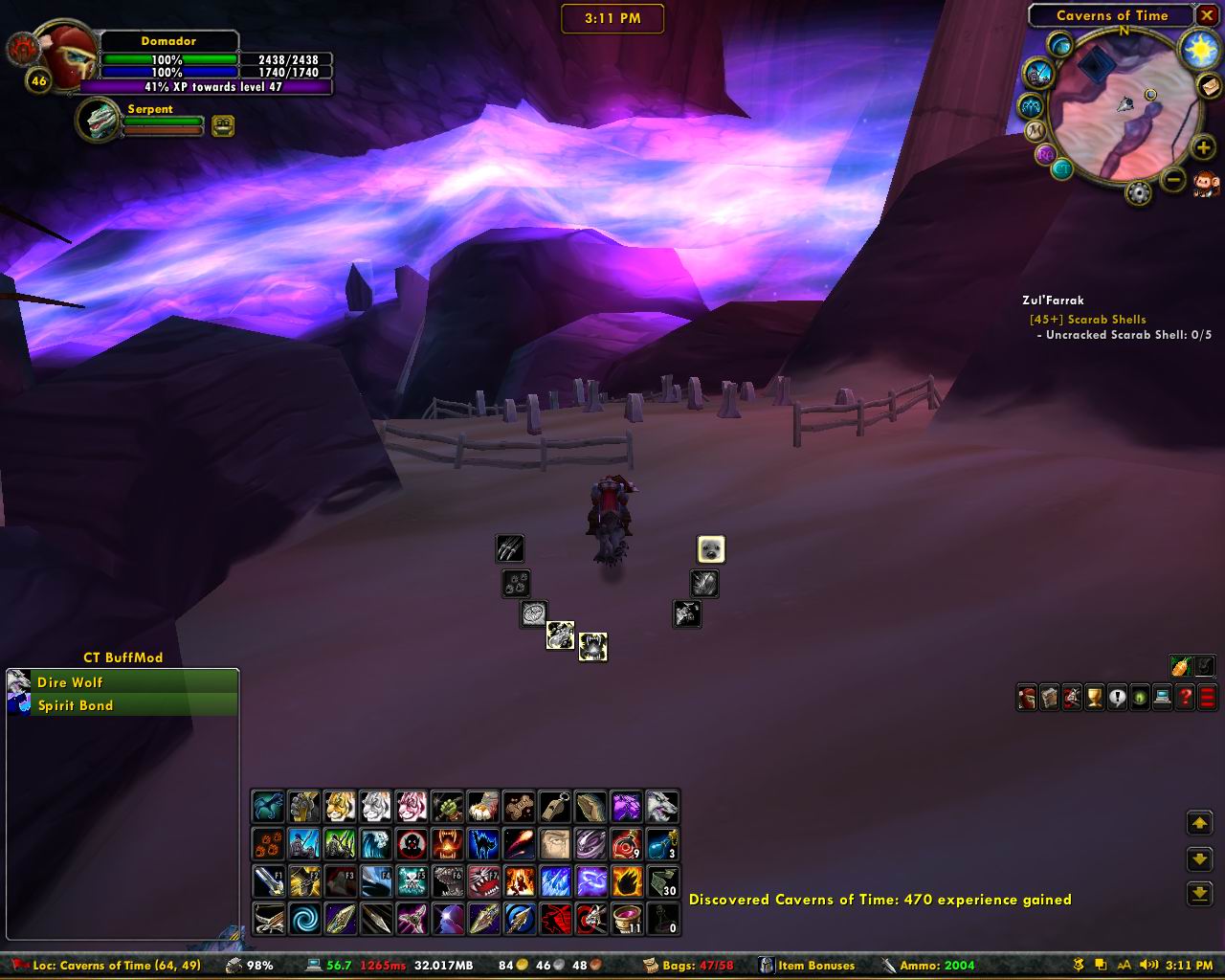
Task: Use the whistle ability on the action bar
Action: click(555, 807)
